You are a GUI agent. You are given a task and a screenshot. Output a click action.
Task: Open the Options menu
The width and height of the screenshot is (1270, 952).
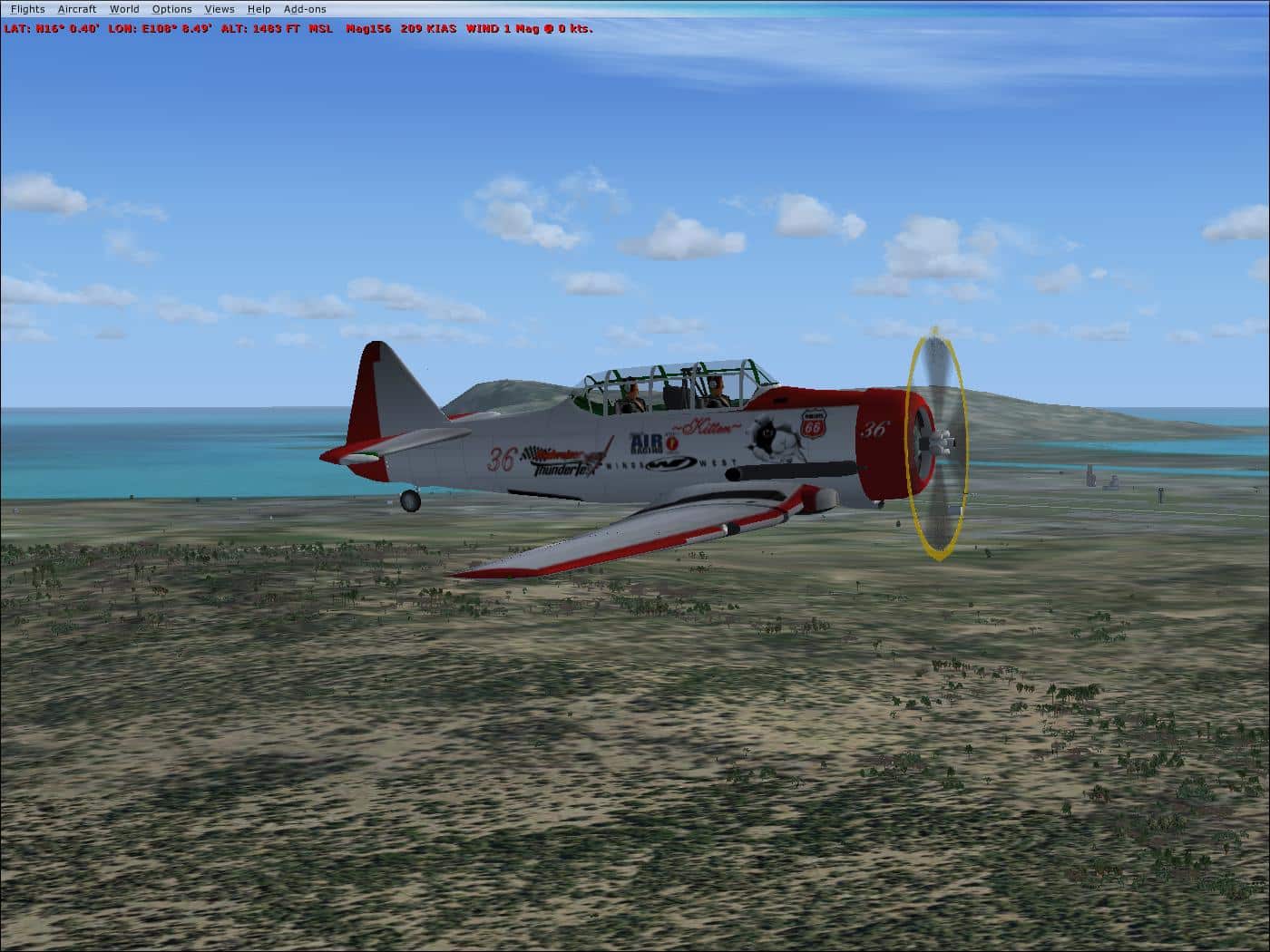coord(171,8)
